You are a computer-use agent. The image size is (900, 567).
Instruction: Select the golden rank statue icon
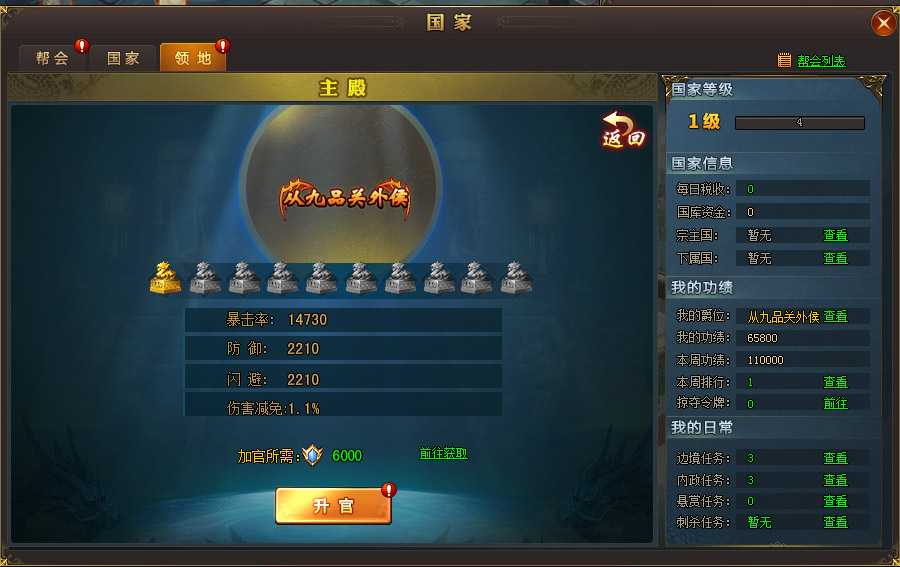pos(165,278)
